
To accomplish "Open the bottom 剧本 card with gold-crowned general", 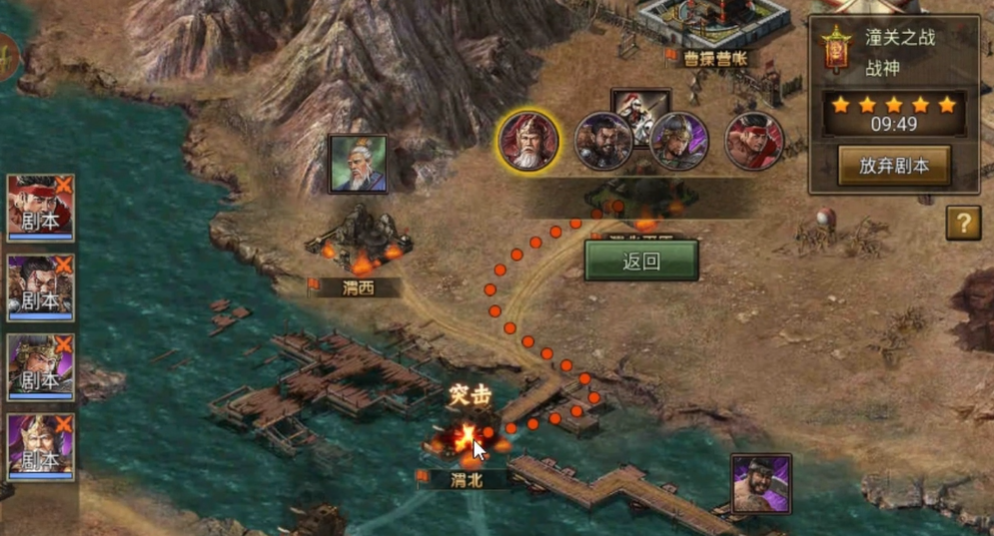I will 41,447.
